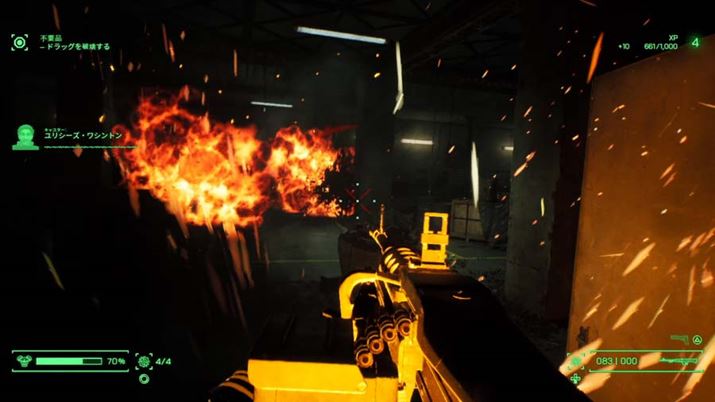
Task: Select the 4/4 repair charge icon
Action: (144, 360)
